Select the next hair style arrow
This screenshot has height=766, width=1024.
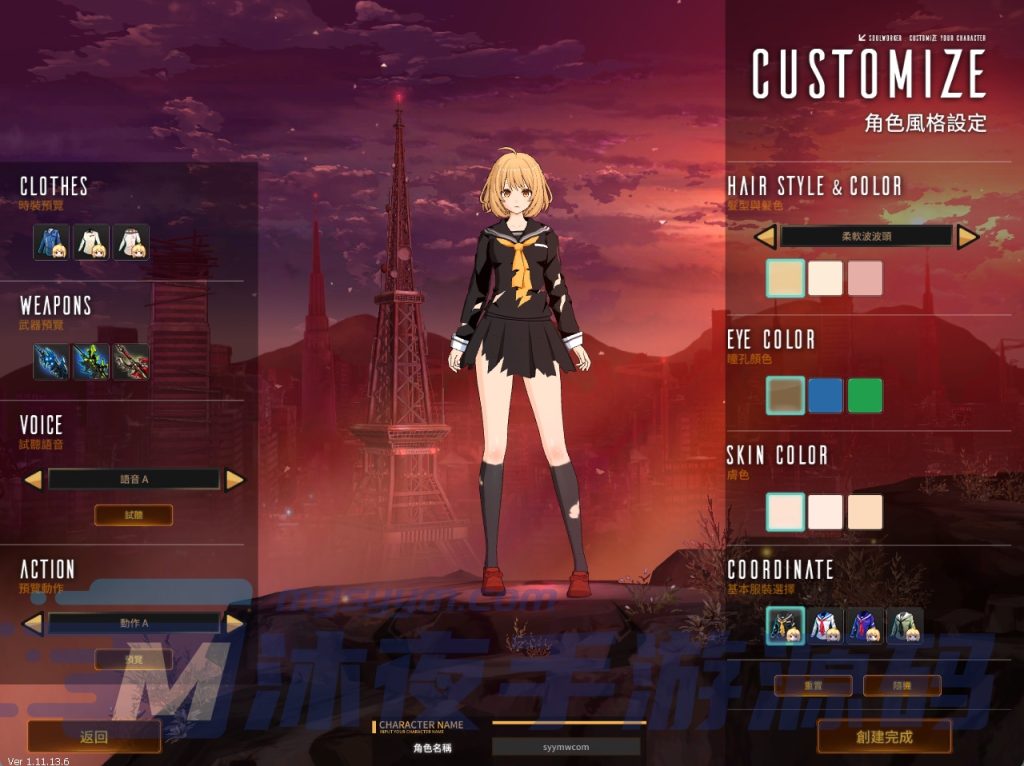[x=967, y=237]
